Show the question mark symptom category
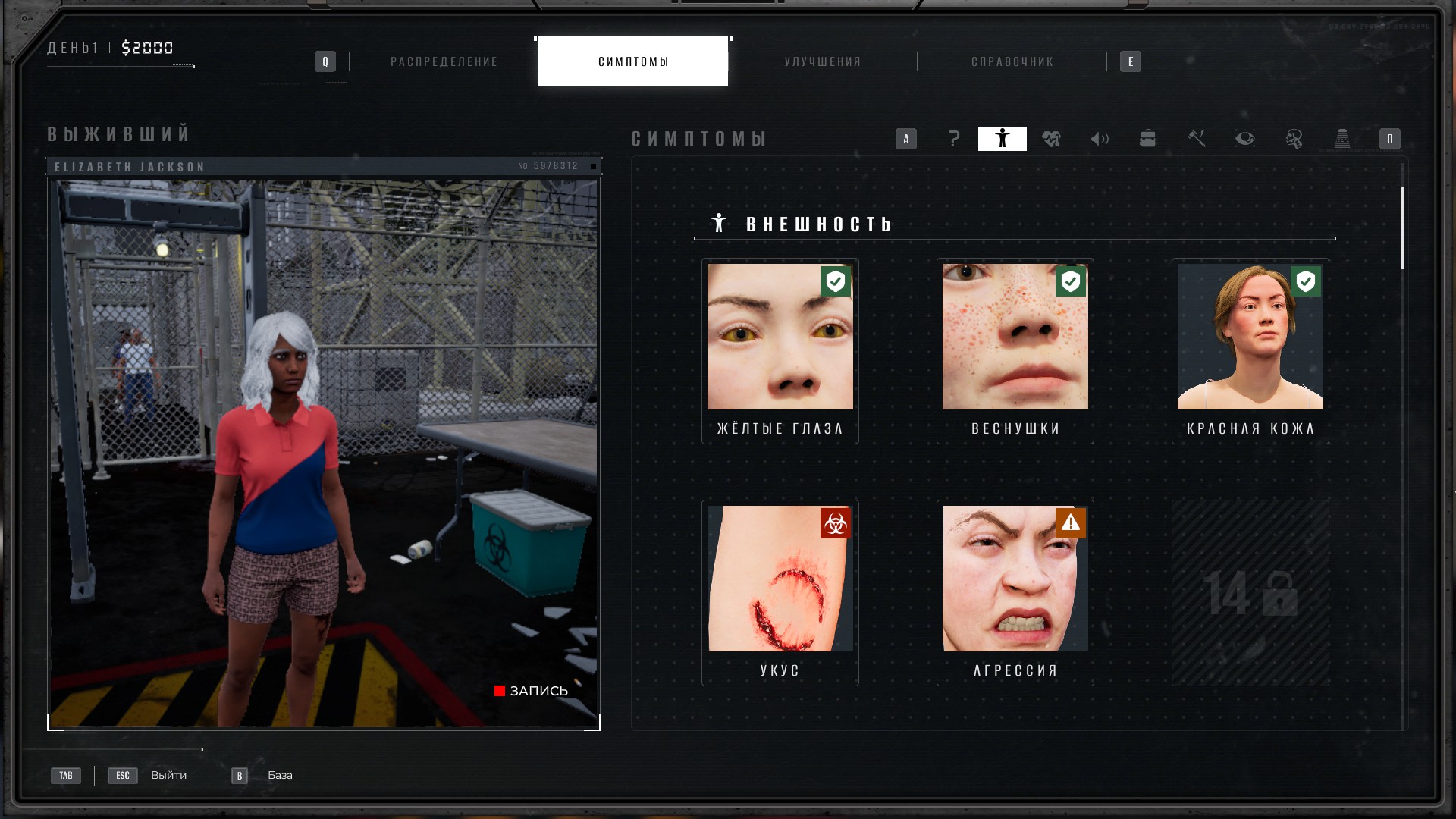 954,139
